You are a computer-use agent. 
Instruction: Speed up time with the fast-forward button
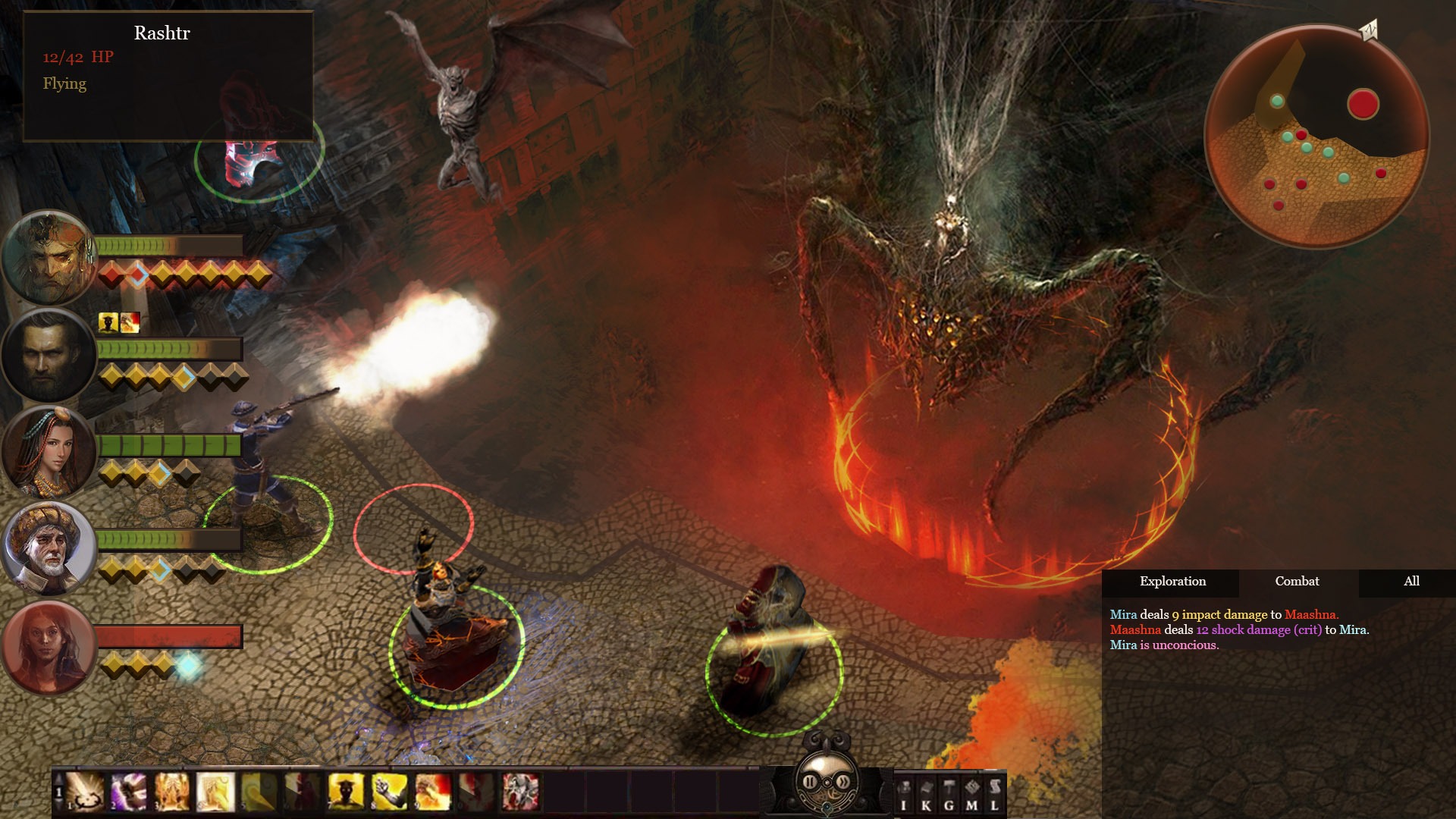click(843, 781)
